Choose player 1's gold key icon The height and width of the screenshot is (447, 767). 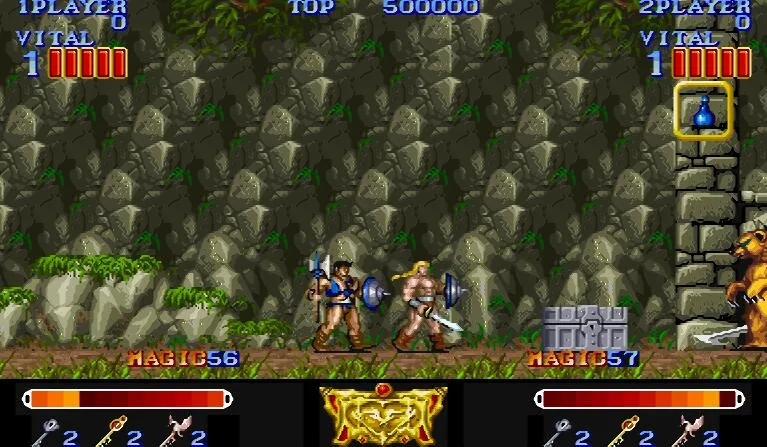pos(109,432)
